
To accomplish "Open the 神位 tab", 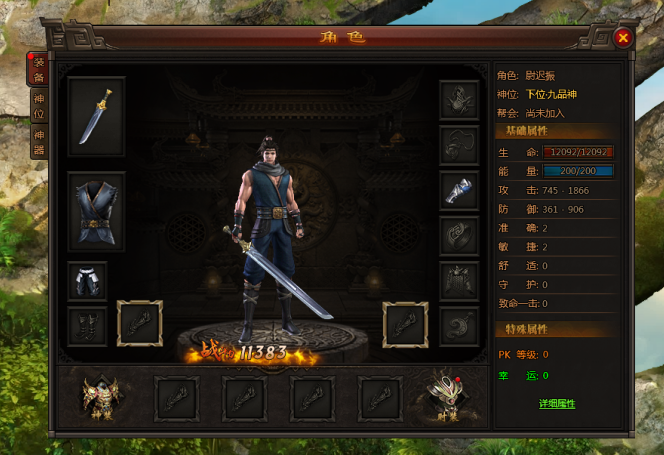I will pyautogui.click(x=39, y=108).
